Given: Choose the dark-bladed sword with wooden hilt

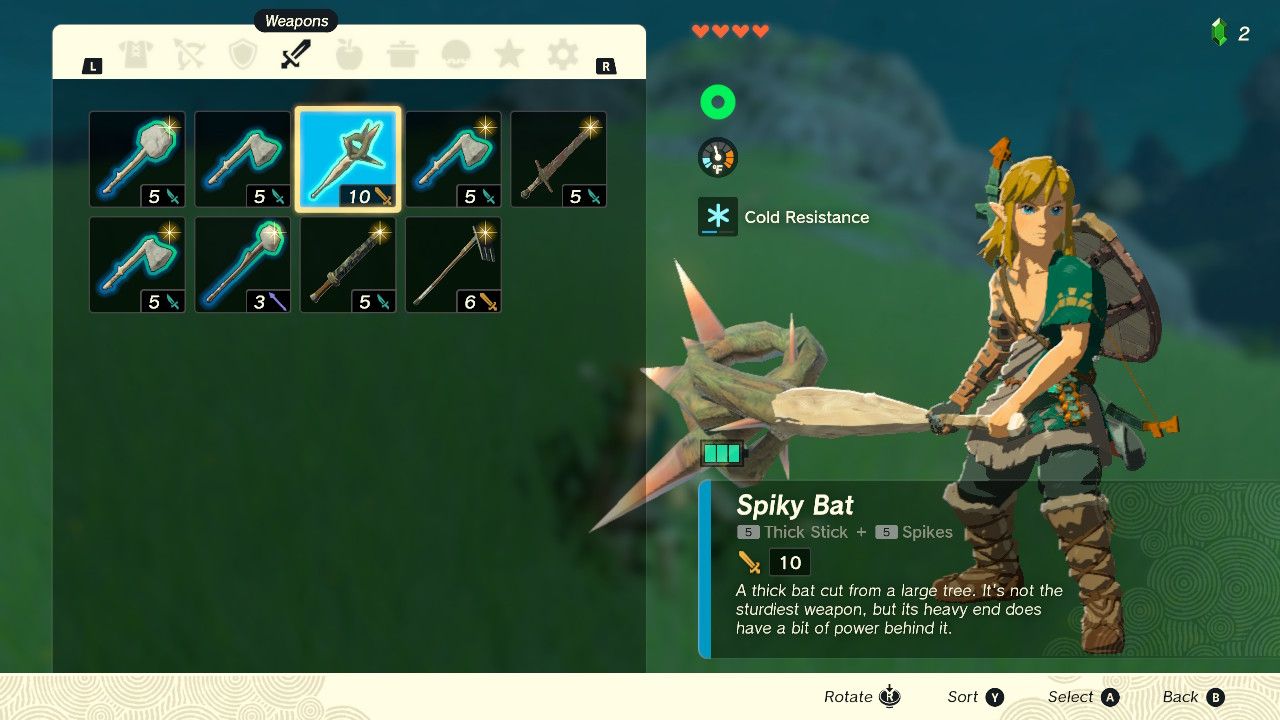Looking at the screenshot, I should click(x=347, y=265).
